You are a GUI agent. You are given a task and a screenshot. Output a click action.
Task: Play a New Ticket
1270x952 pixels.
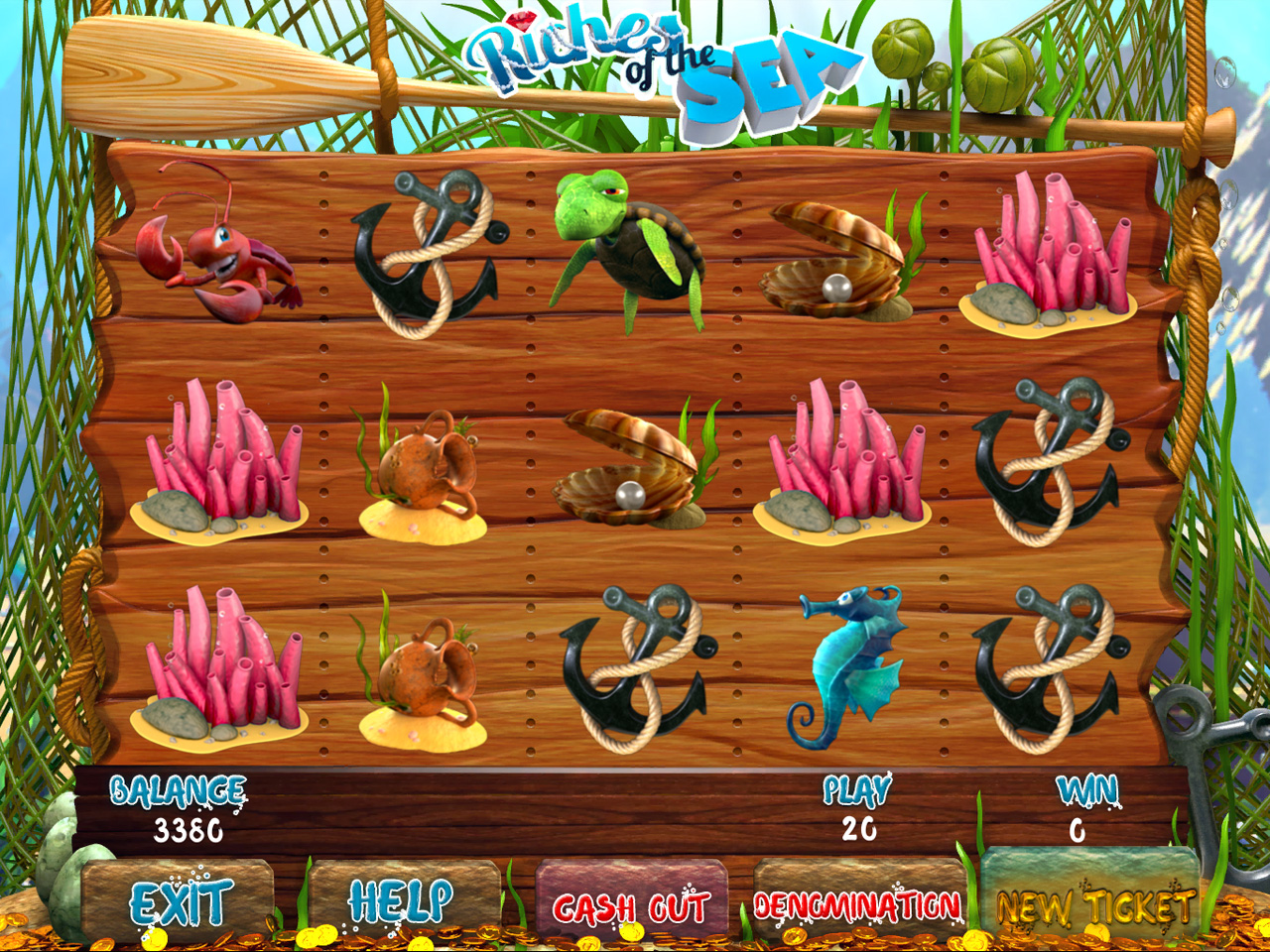1093,902
